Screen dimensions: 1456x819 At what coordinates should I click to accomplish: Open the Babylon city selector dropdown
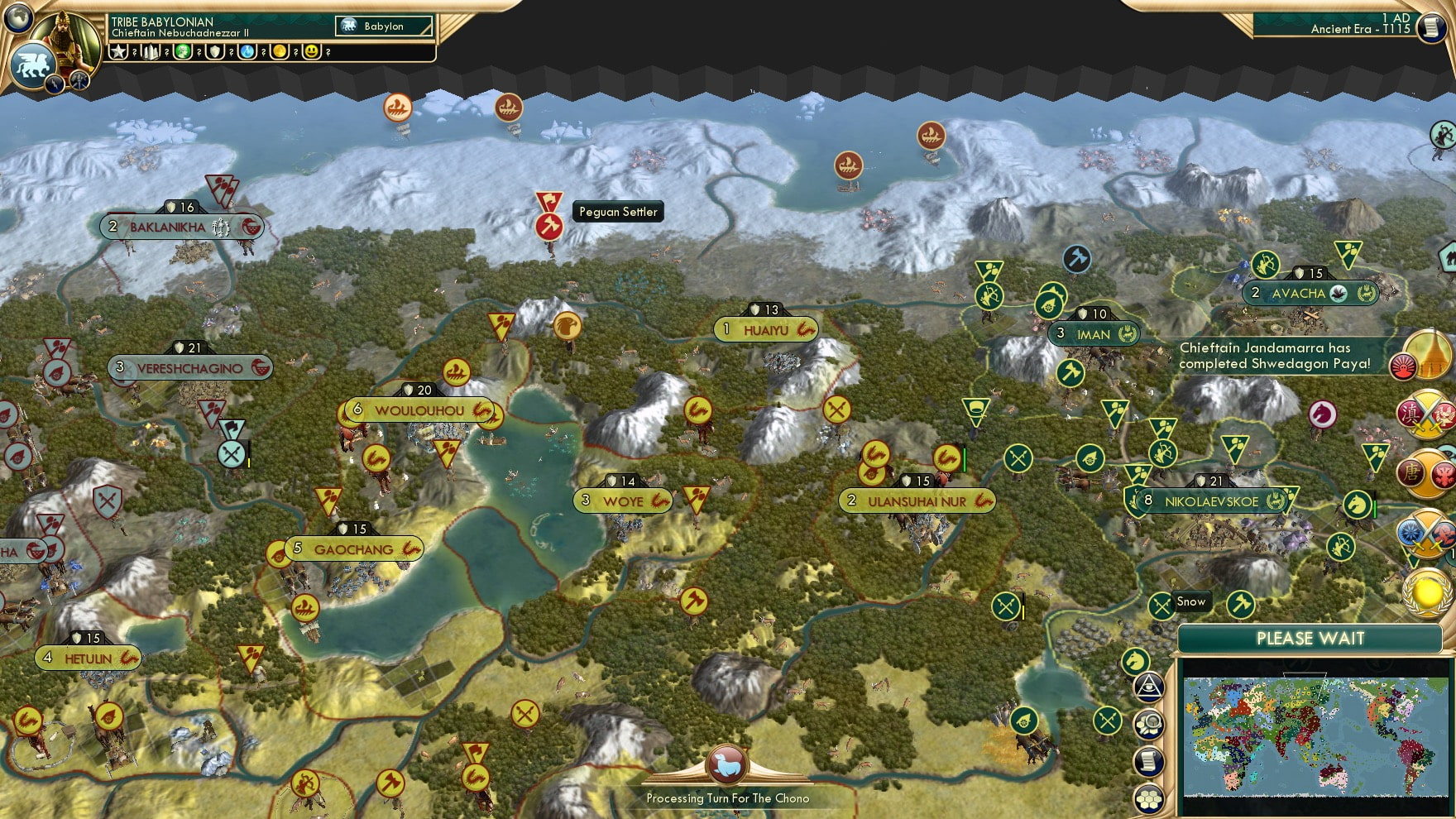point(382,26)
